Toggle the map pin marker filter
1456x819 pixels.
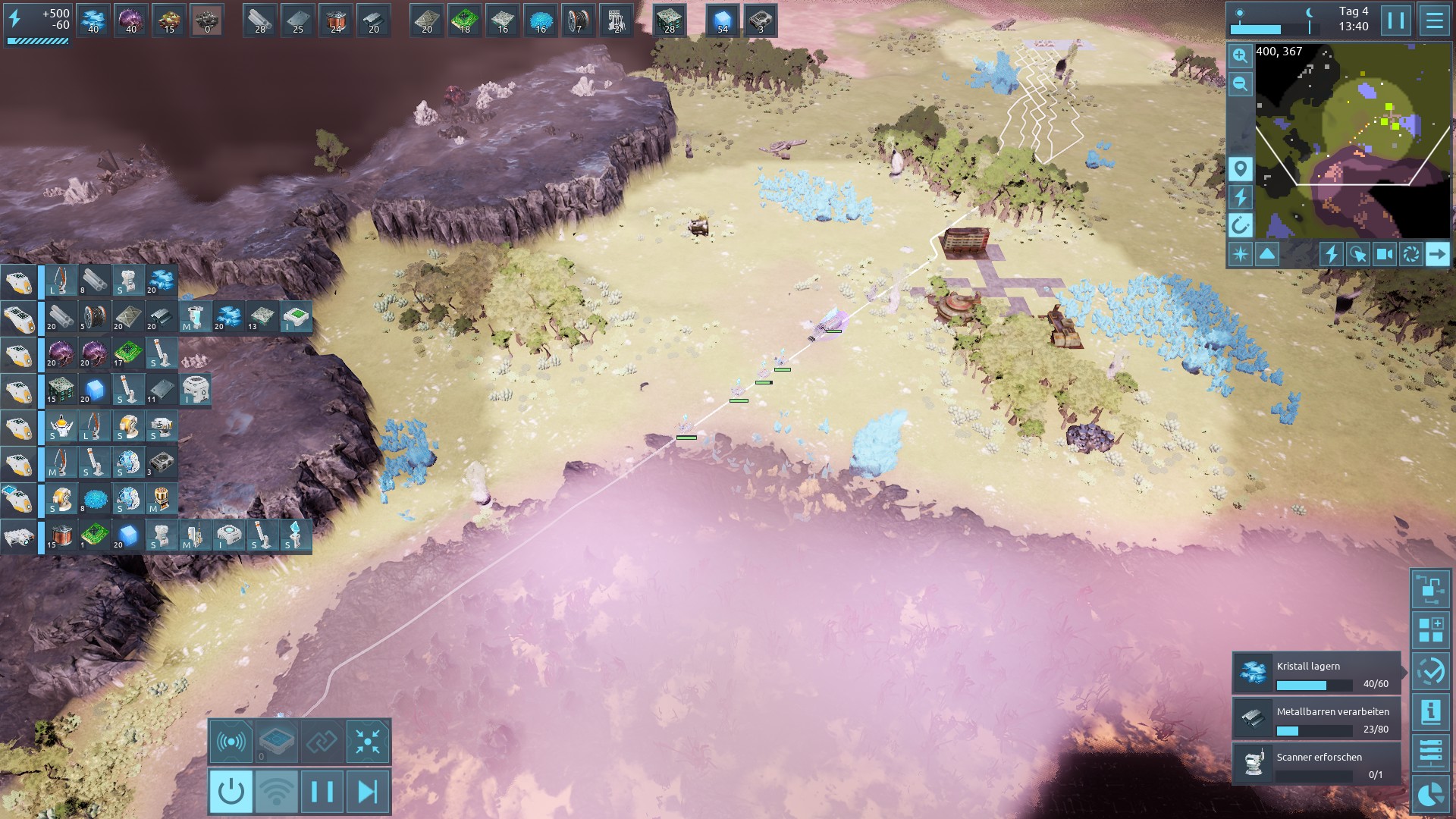1240,168
